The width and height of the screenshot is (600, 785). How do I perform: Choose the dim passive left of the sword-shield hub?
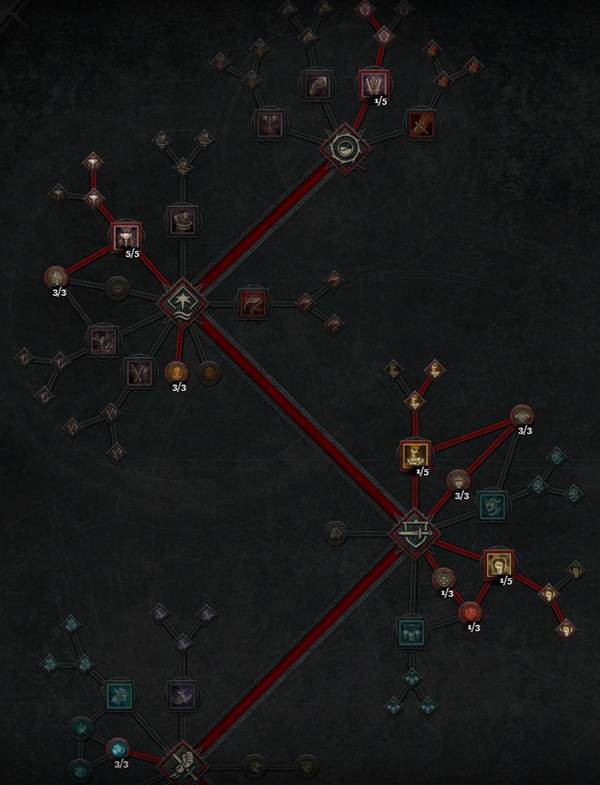337,531
